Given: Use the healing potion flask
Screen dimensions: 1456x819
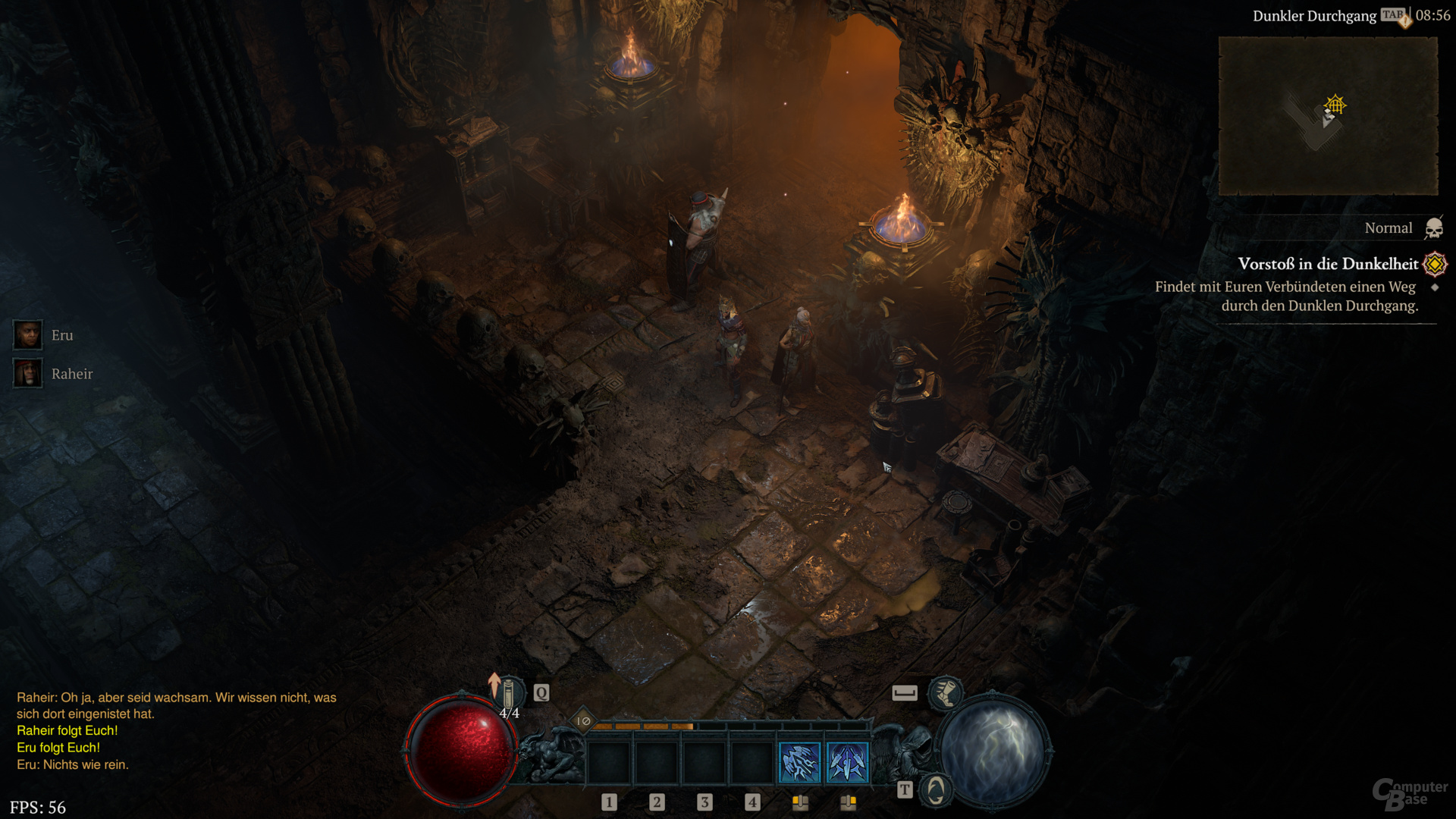Looking at the screenshot, I should click(509, 692).
